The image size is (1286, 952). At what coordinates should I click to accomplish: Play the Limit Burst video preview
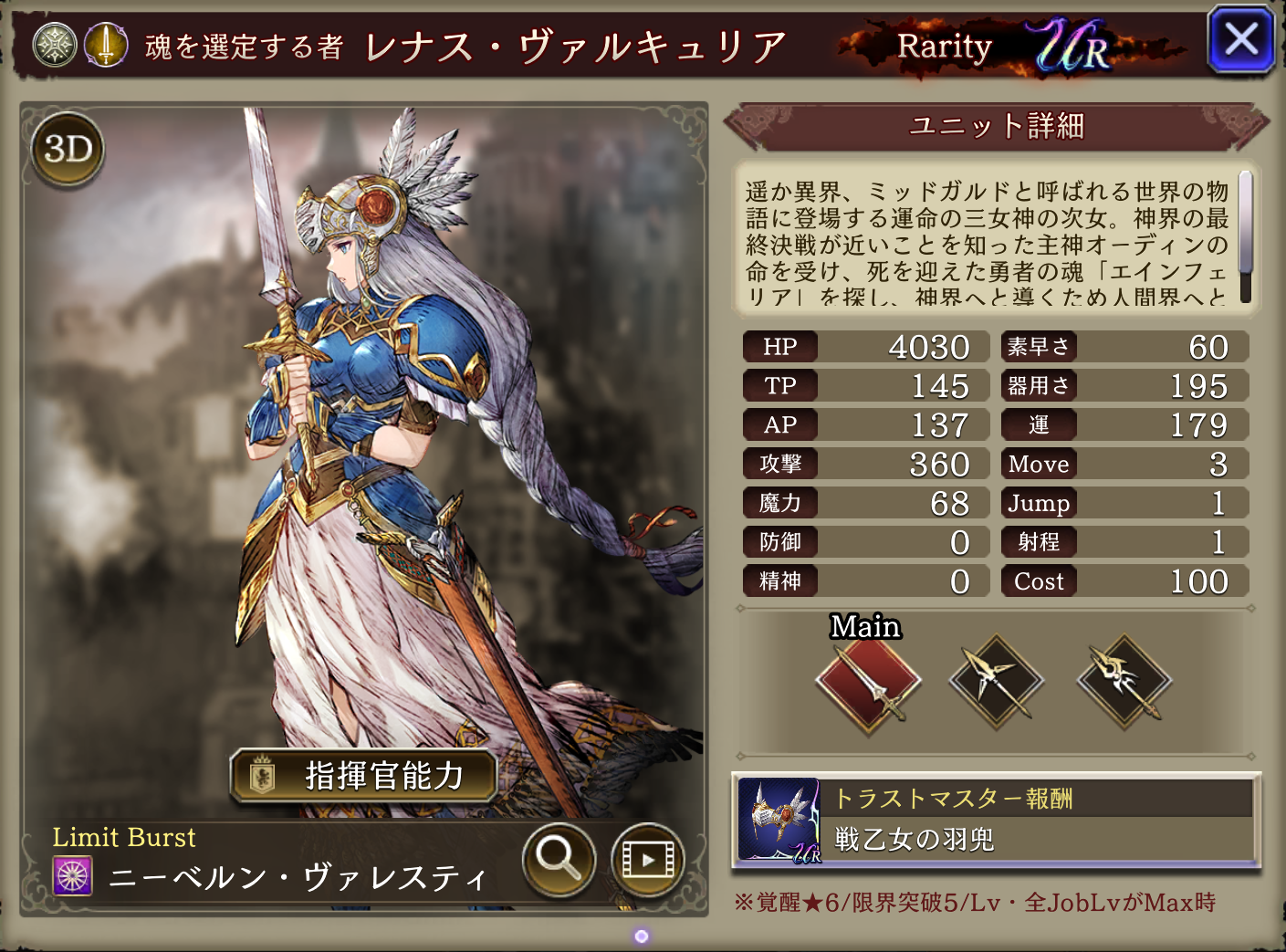648,859
